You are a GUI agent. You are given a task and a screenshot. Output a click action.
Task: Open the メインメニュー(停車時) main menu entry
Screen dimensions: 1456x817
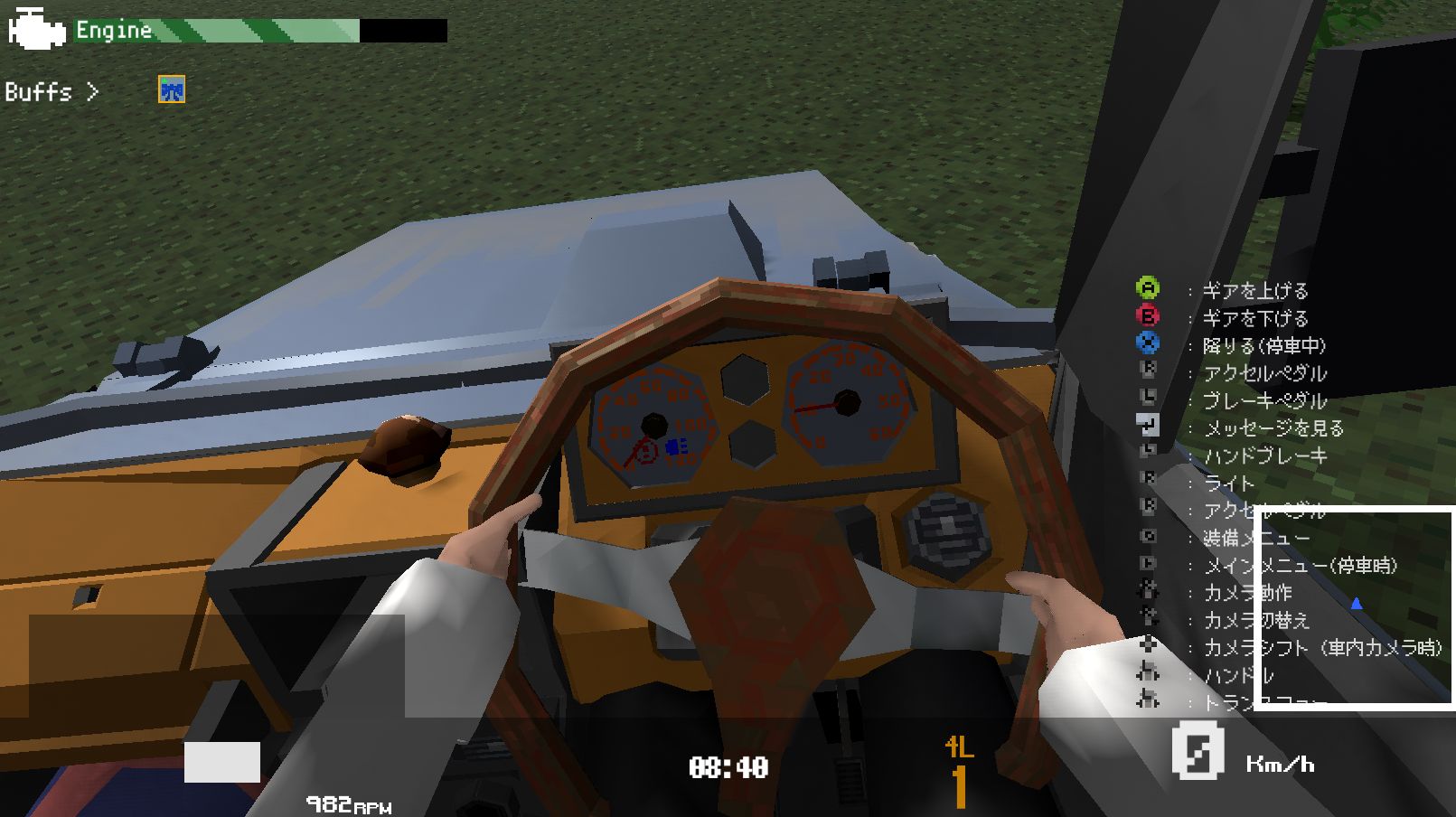point(1292,565)
